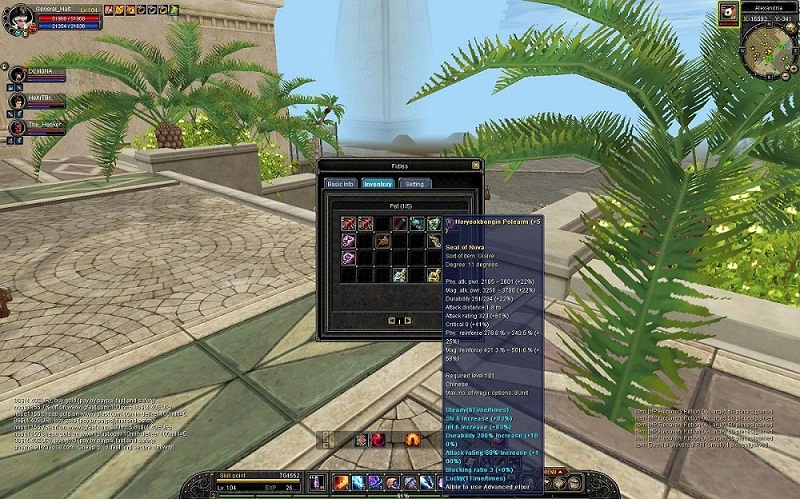Select party member DEMONA's portrait

point(17,75)
